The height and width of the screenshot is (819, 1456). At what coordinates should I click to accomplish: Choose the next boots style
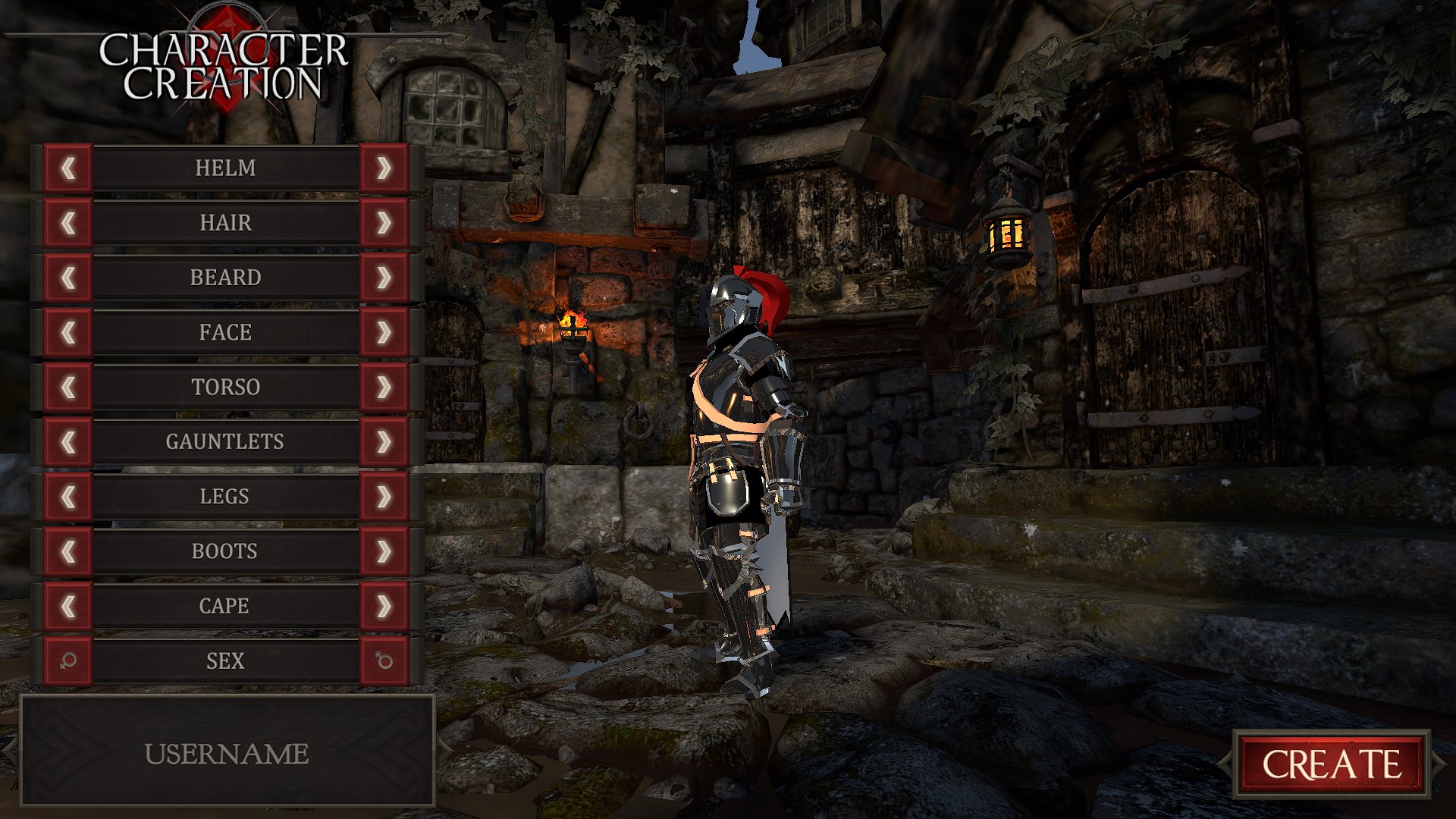[384, 551]
